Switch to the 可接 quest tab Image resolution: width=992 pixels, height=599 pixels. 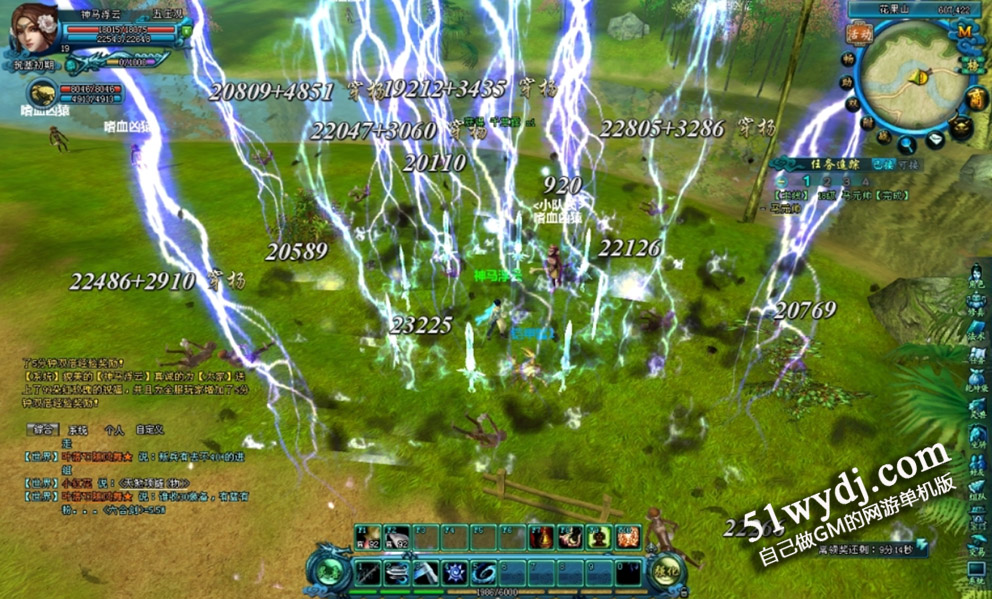pos(908,163)
